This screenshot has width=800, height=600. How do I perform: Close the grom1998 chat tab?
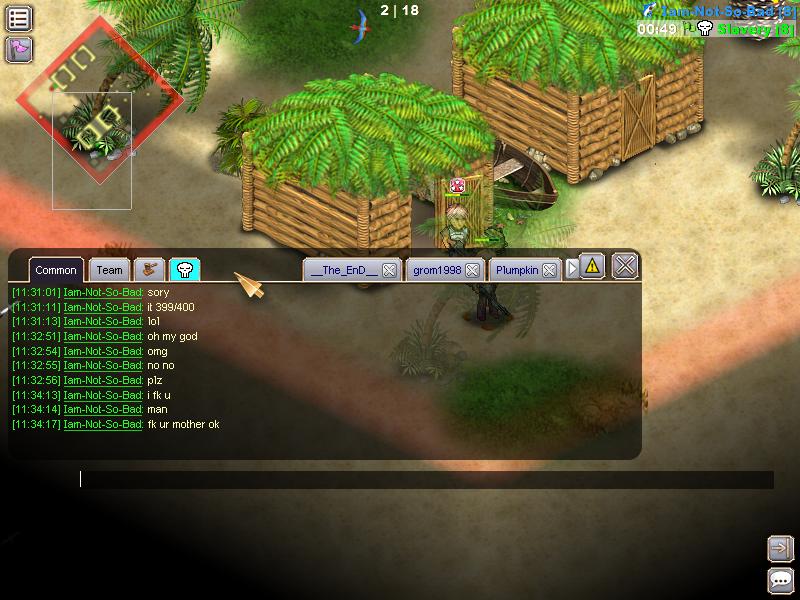tap(472, 270)
